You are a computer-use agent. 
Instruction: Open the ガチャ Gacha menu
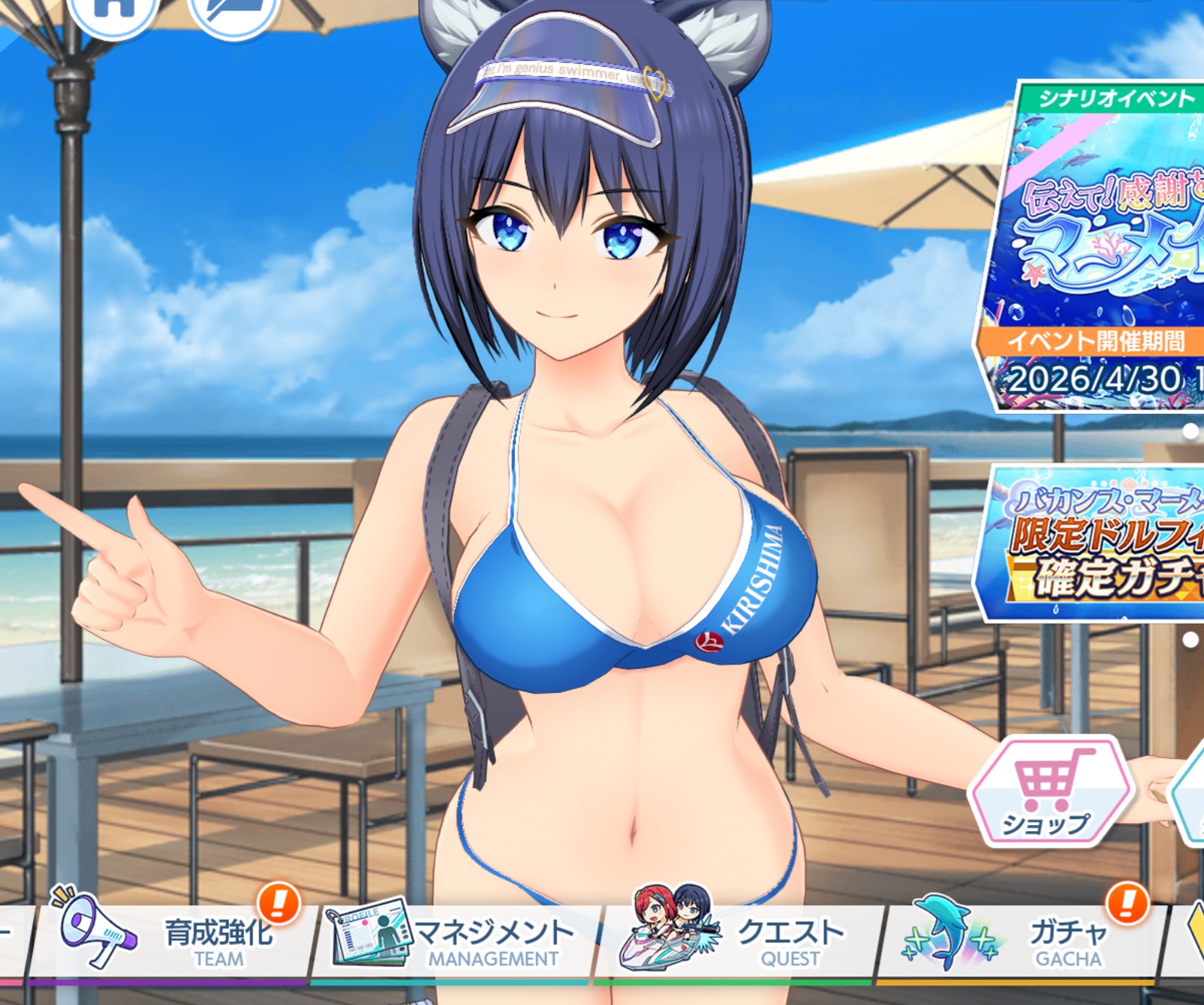[1023, 940]
